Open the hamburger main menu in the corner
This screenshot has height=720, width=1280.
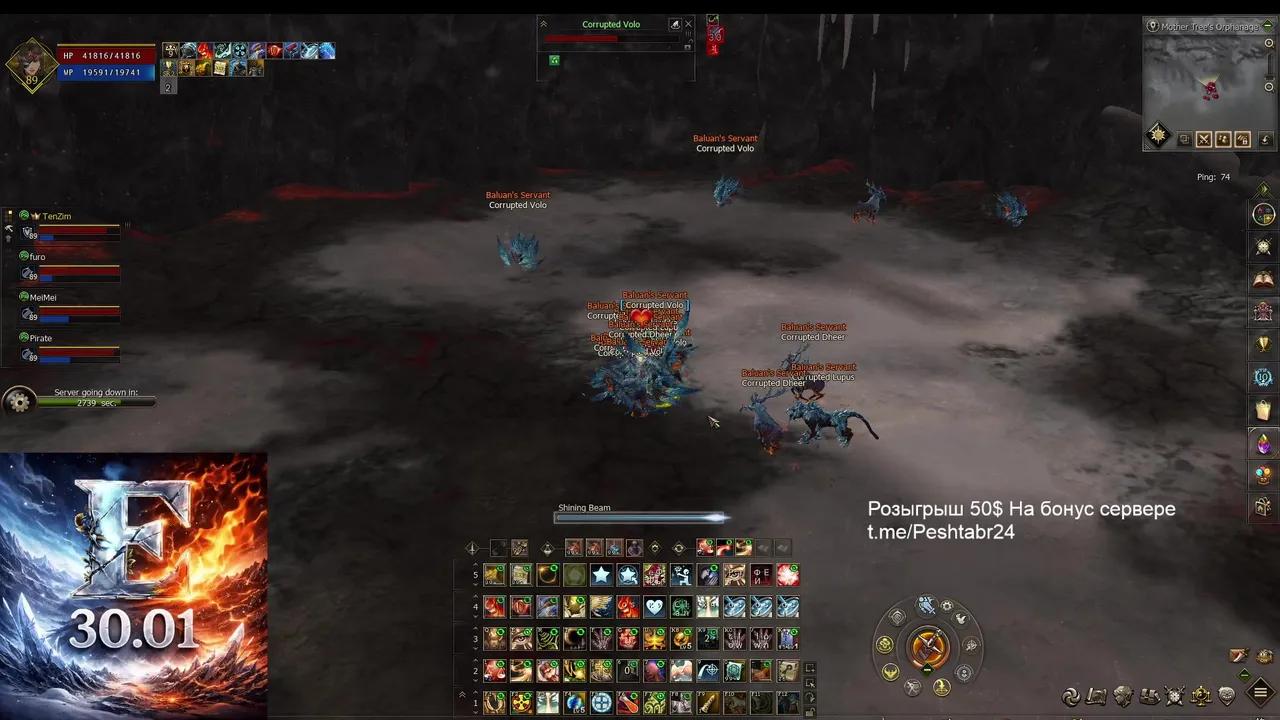1261,690
